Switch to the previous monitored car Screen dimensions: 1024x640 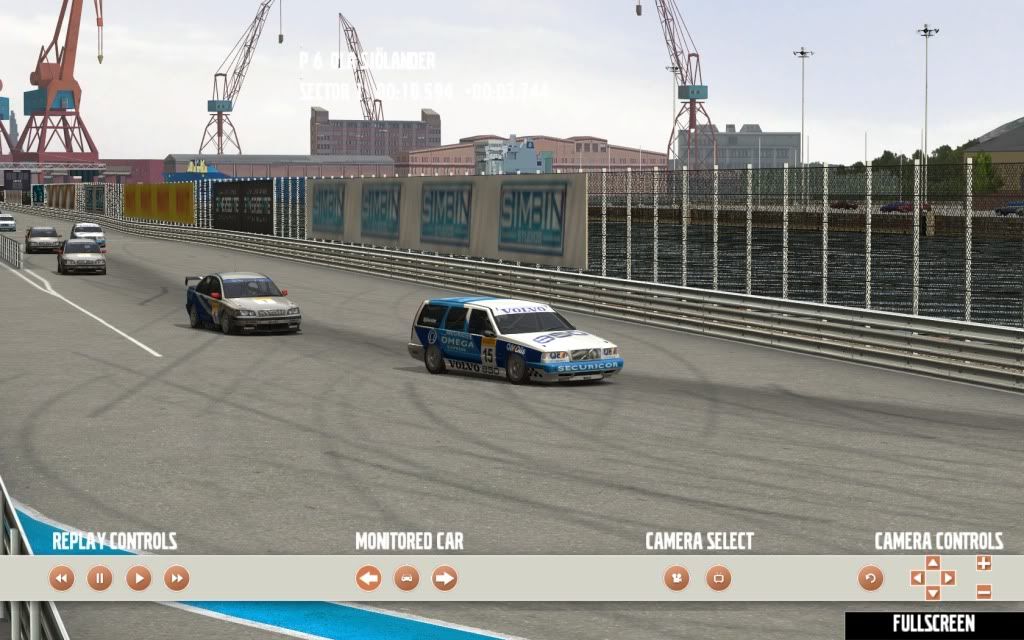click(368, 578)
